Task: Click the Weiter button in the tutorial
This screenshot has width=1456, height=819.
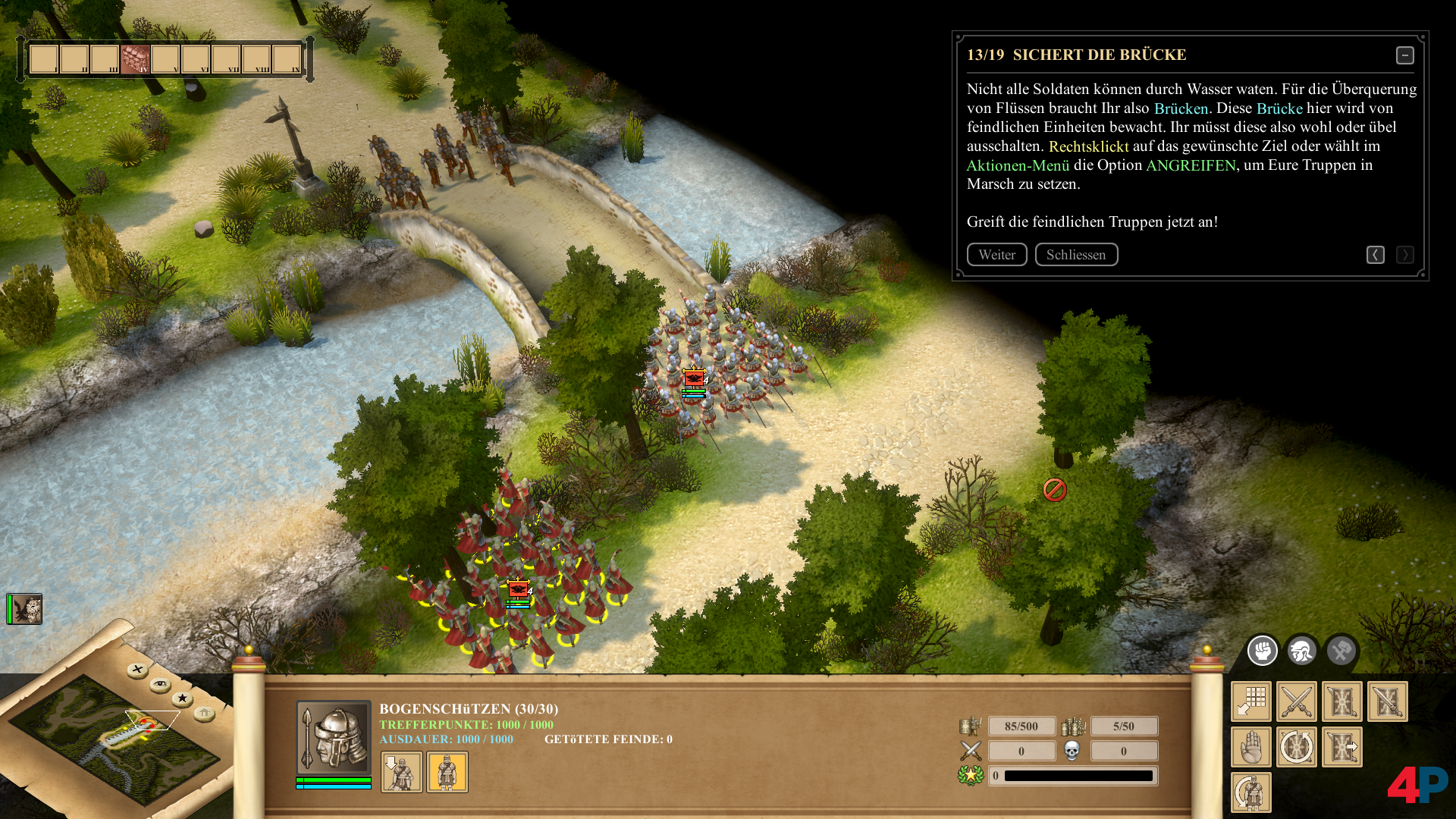Action: (996, 255)
